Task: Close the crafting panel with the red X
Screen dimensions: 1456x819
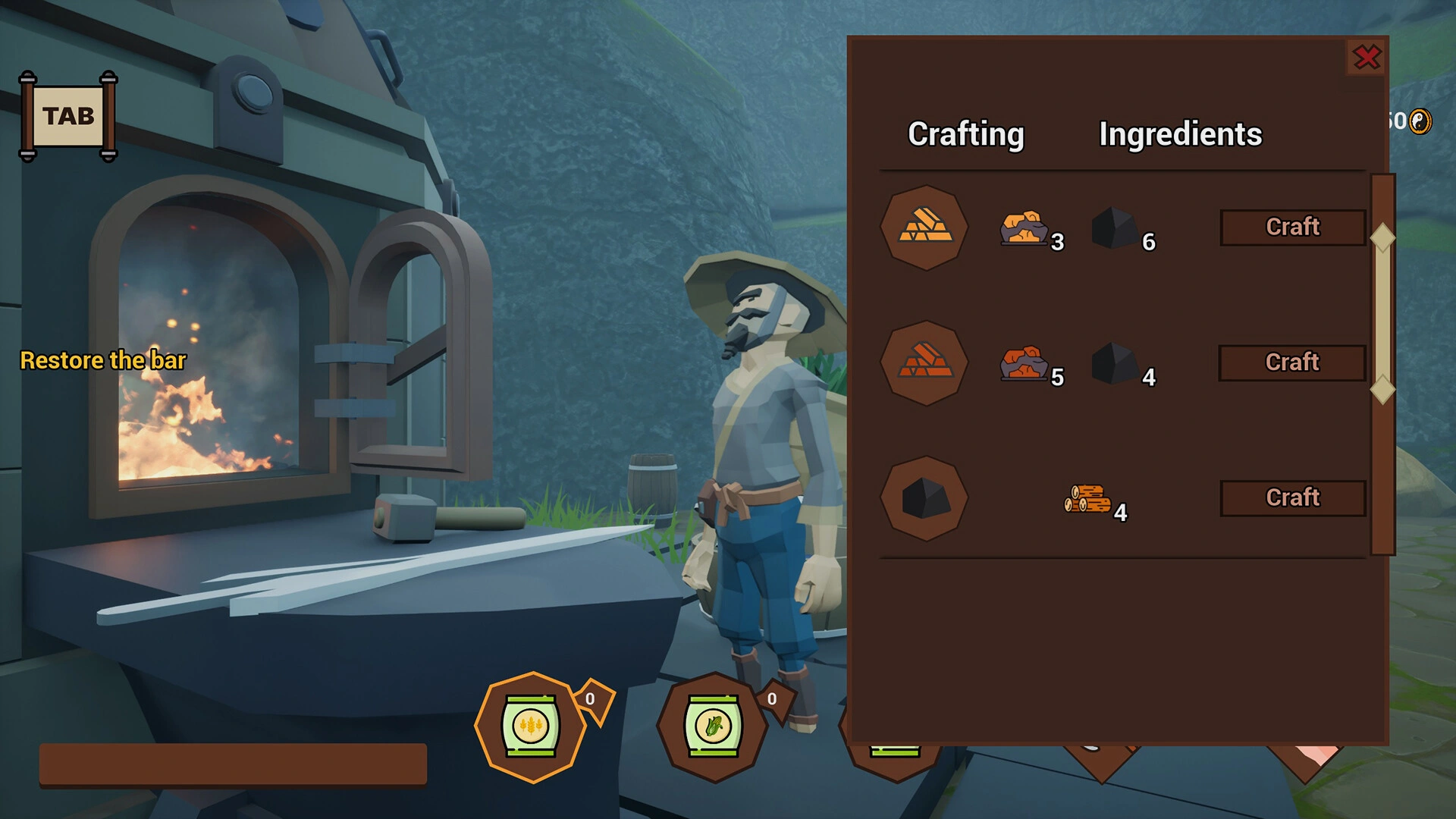Action: pos(1367,58)
